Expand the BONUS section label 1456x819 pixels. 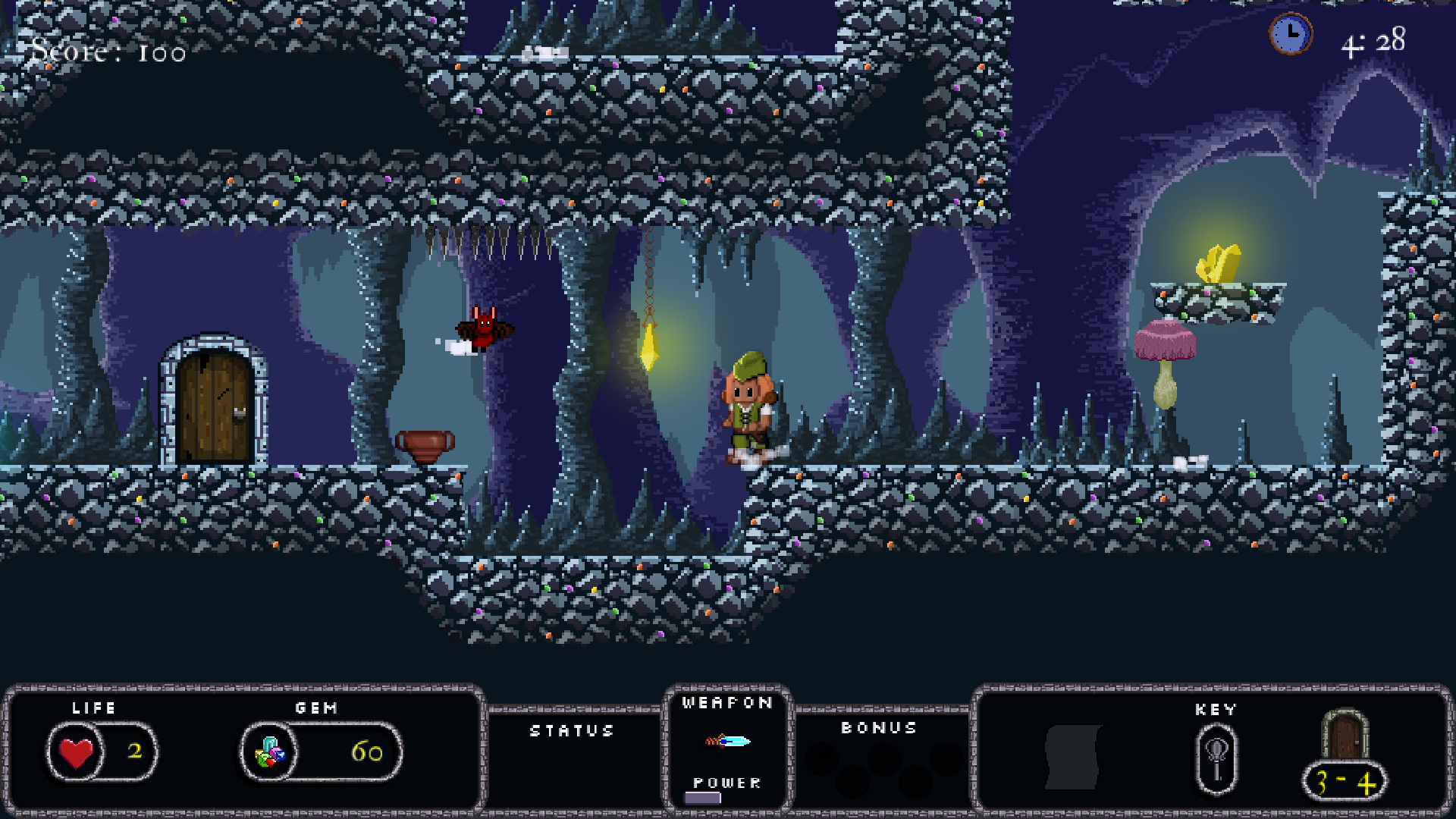point(880,726)
